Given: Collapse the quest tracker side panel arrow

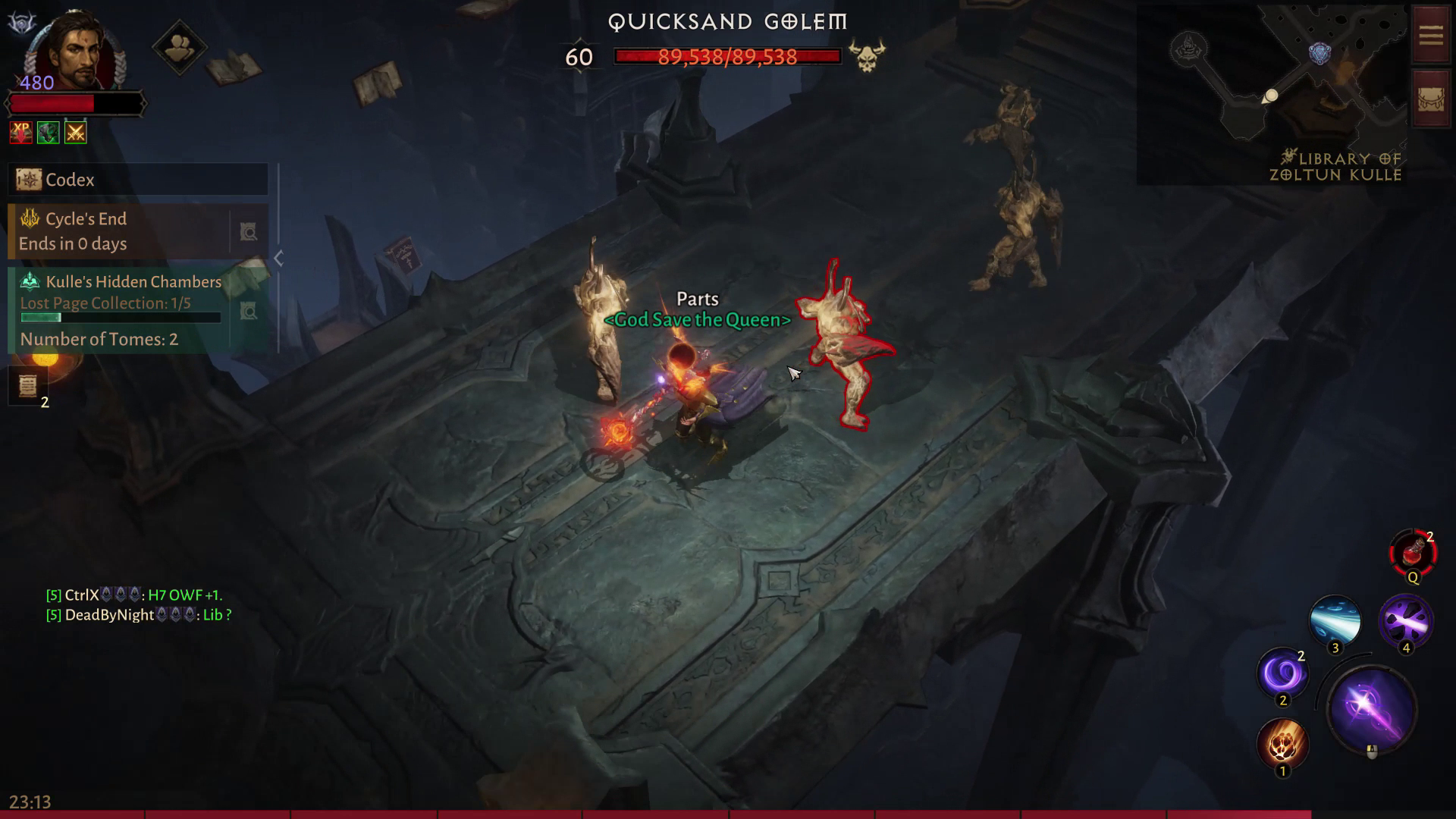Looking at the screenshot, I should point(278,259).
